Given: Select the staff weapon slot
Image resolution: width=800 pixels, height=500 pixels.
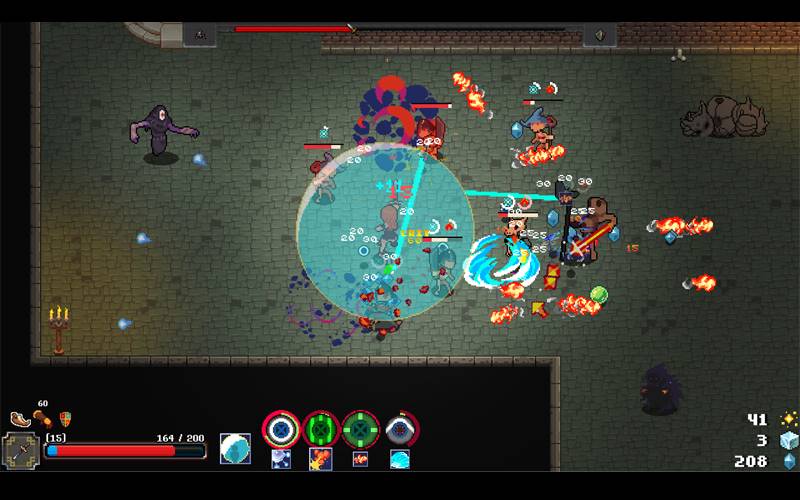Looking at the screenshot, I should [x=21, y=451].
